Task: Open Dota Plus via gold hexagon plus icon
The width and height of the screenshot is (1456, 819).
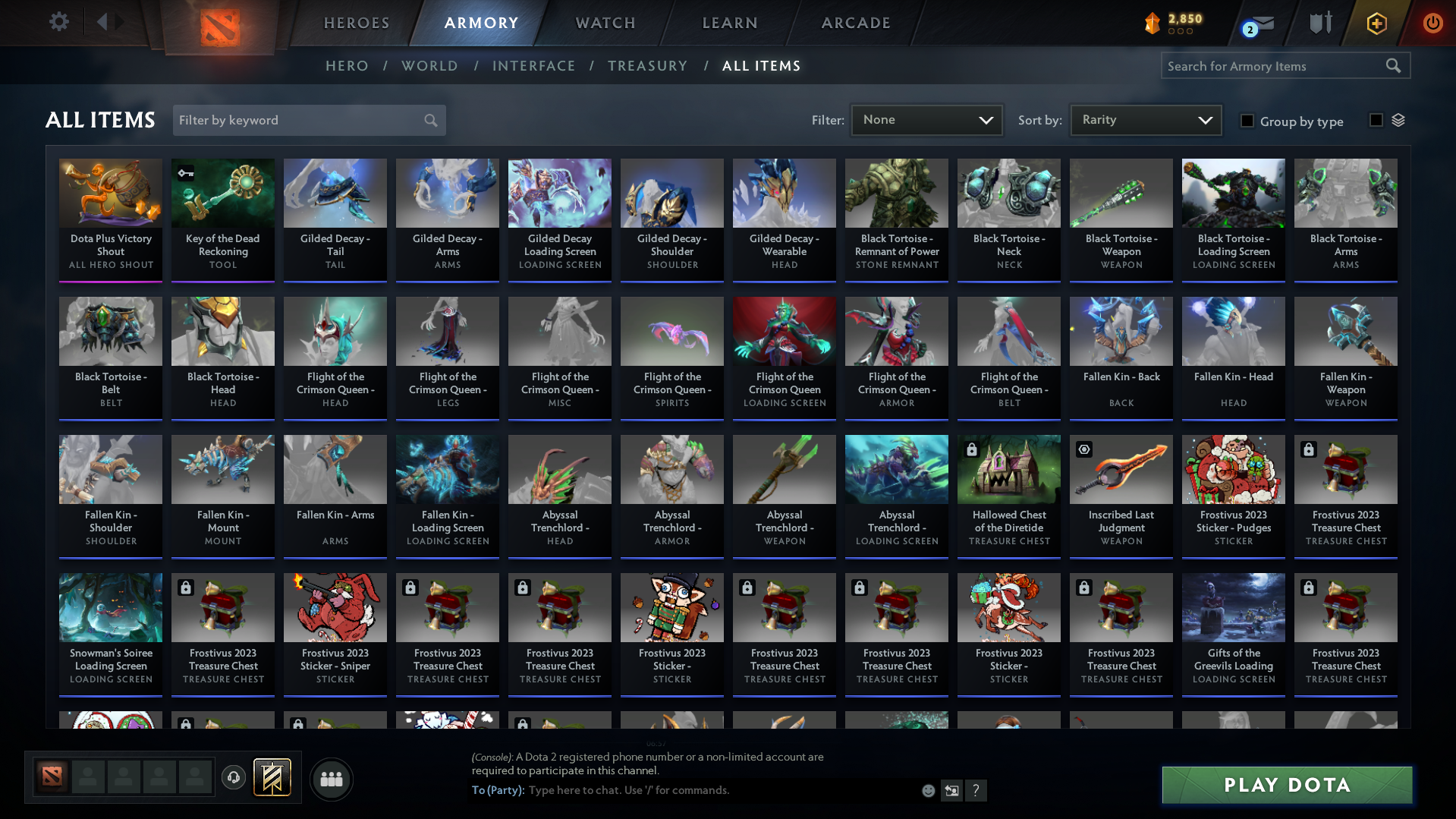Action: coord(1376,23)
